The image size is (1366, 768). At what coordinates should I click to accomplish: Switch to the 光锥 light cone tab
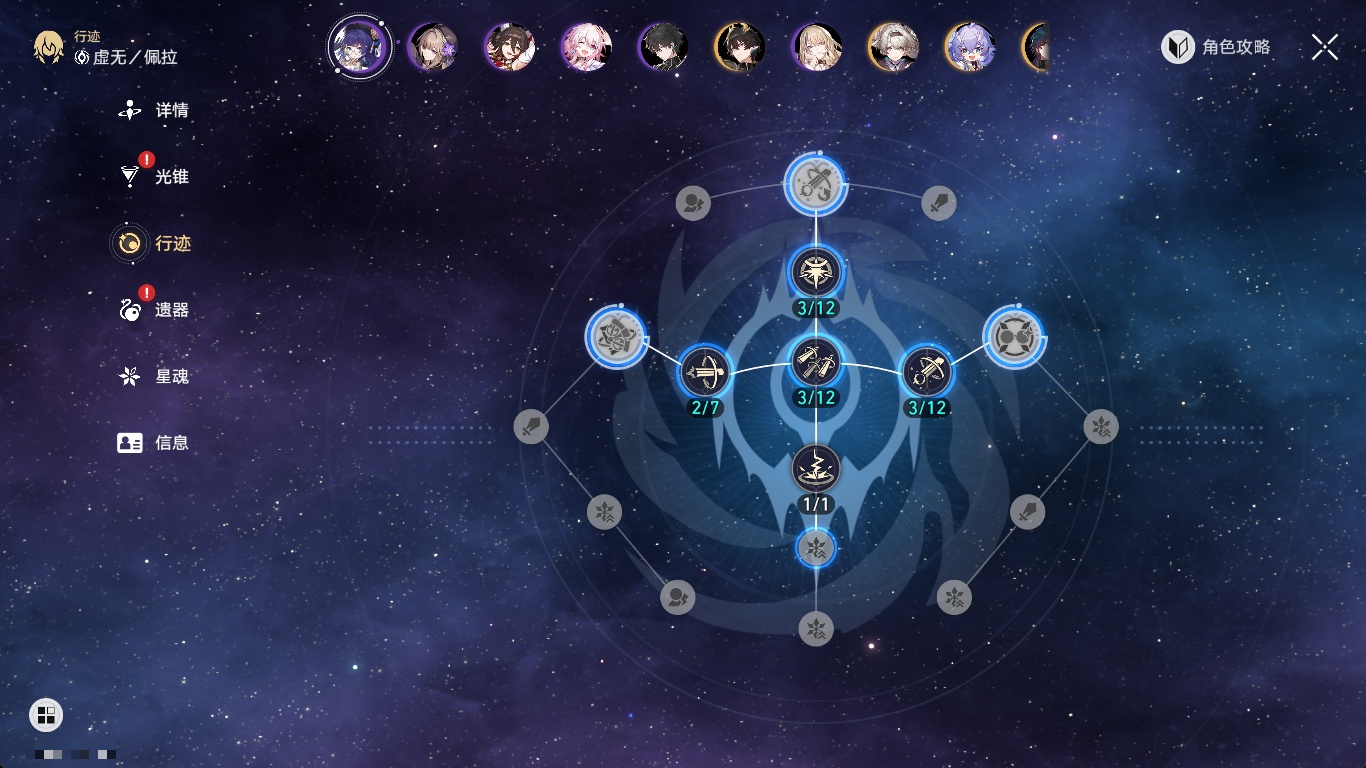pyautogui.click(x=154, y=177)
